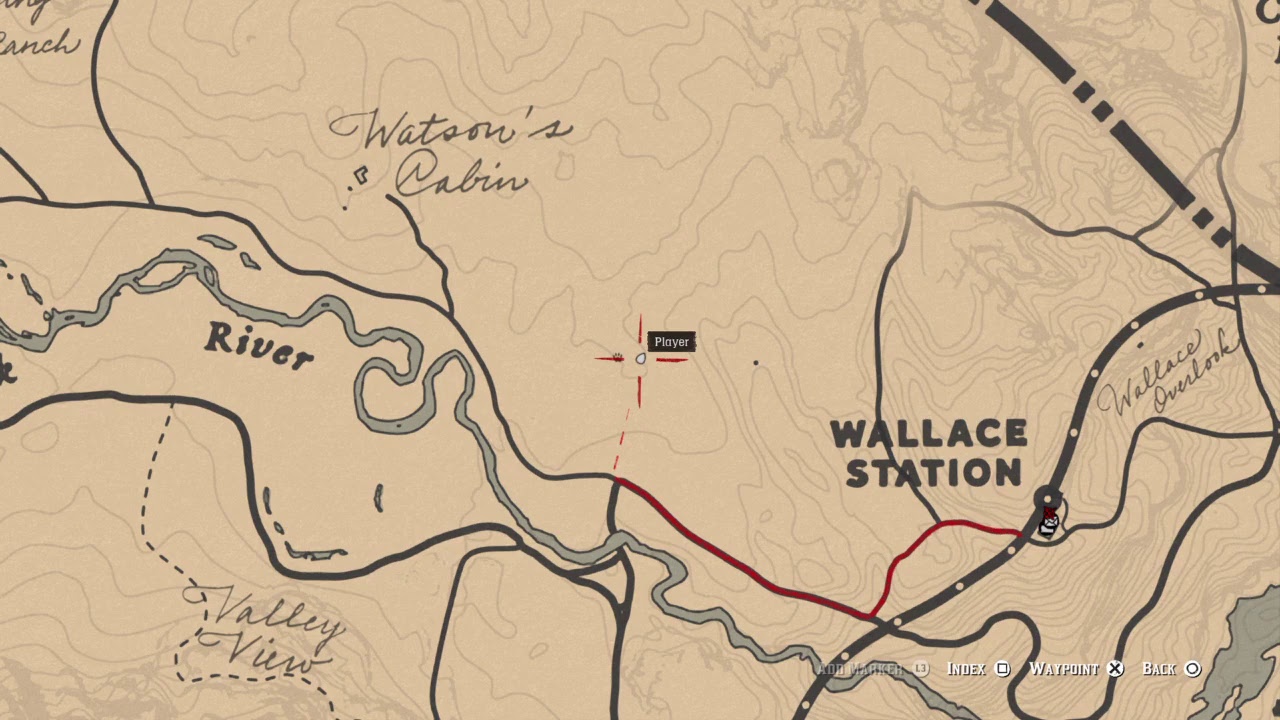This screenshot has width=1280, height=720.
Task: Click the Player tooltip to expand player info
Action: (671, 342)
